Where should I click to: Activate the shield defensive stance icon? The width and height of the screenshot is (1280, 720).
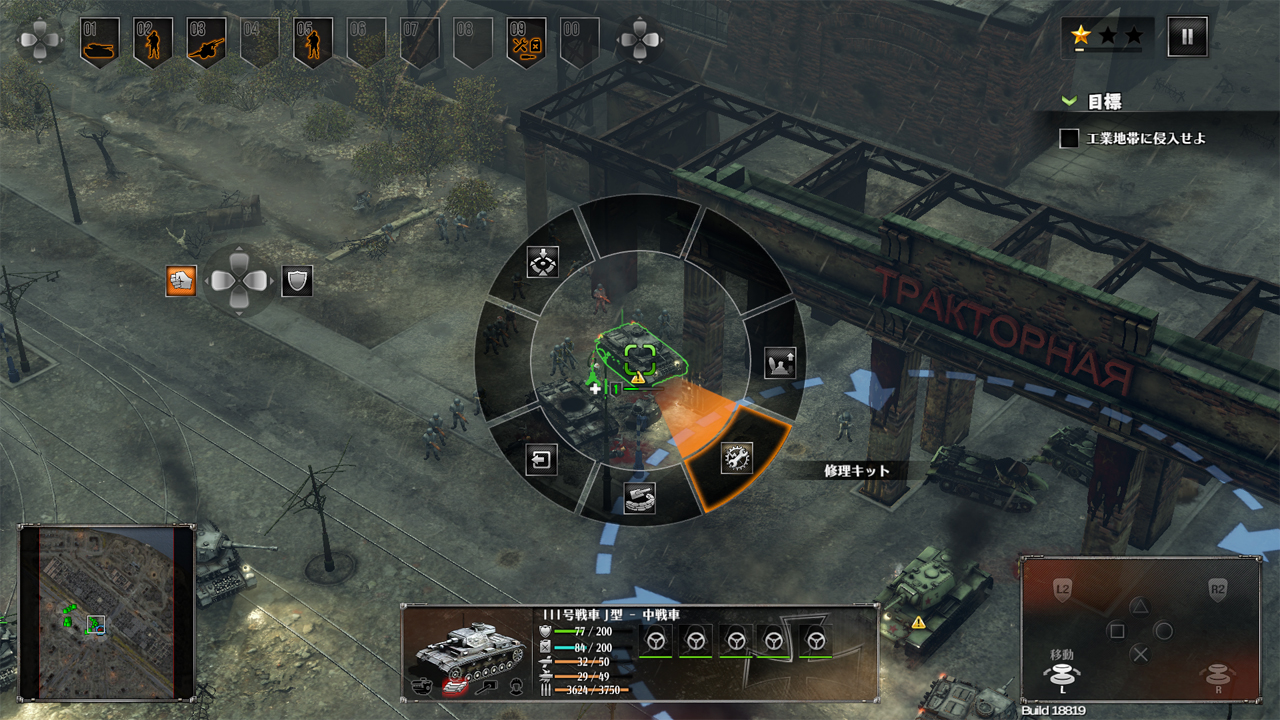[297, 281]
